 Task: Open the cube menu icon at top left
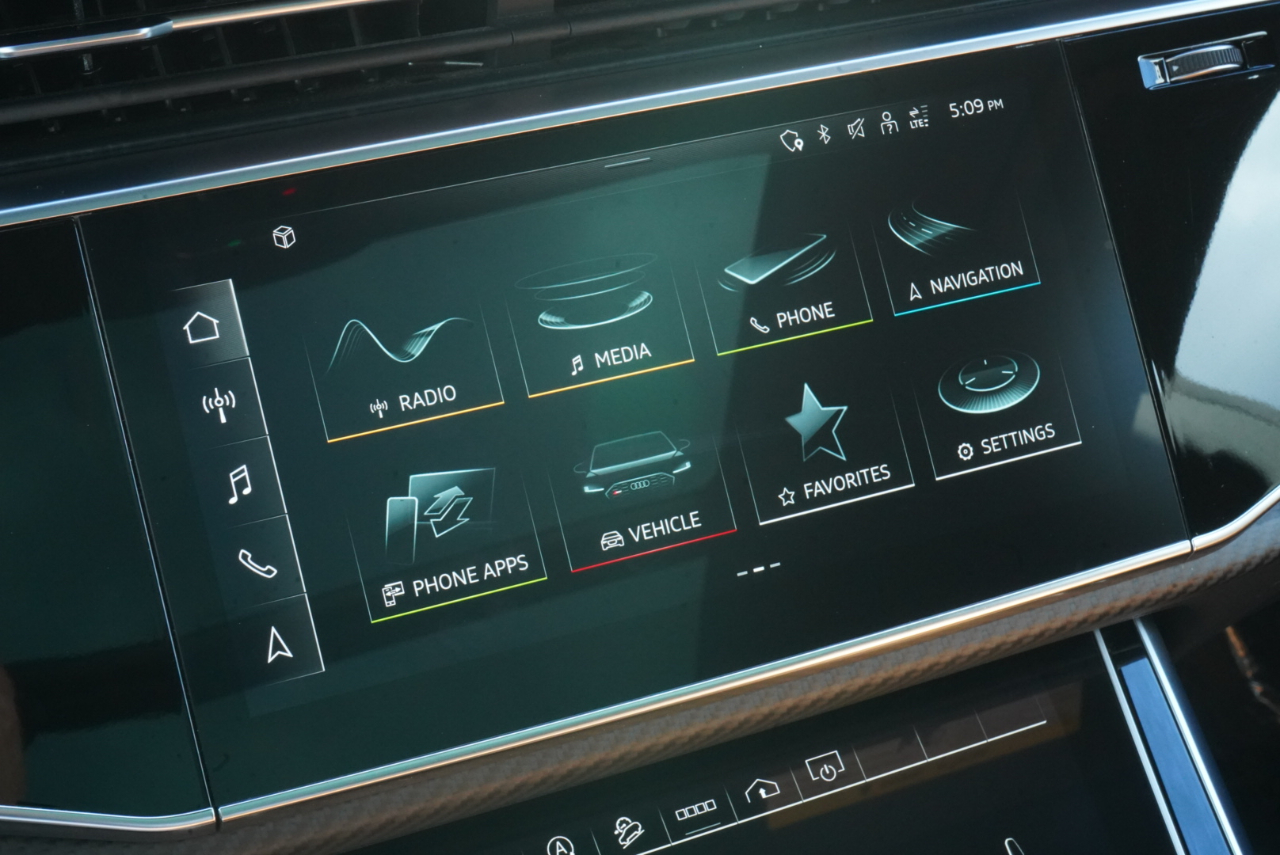283,237
